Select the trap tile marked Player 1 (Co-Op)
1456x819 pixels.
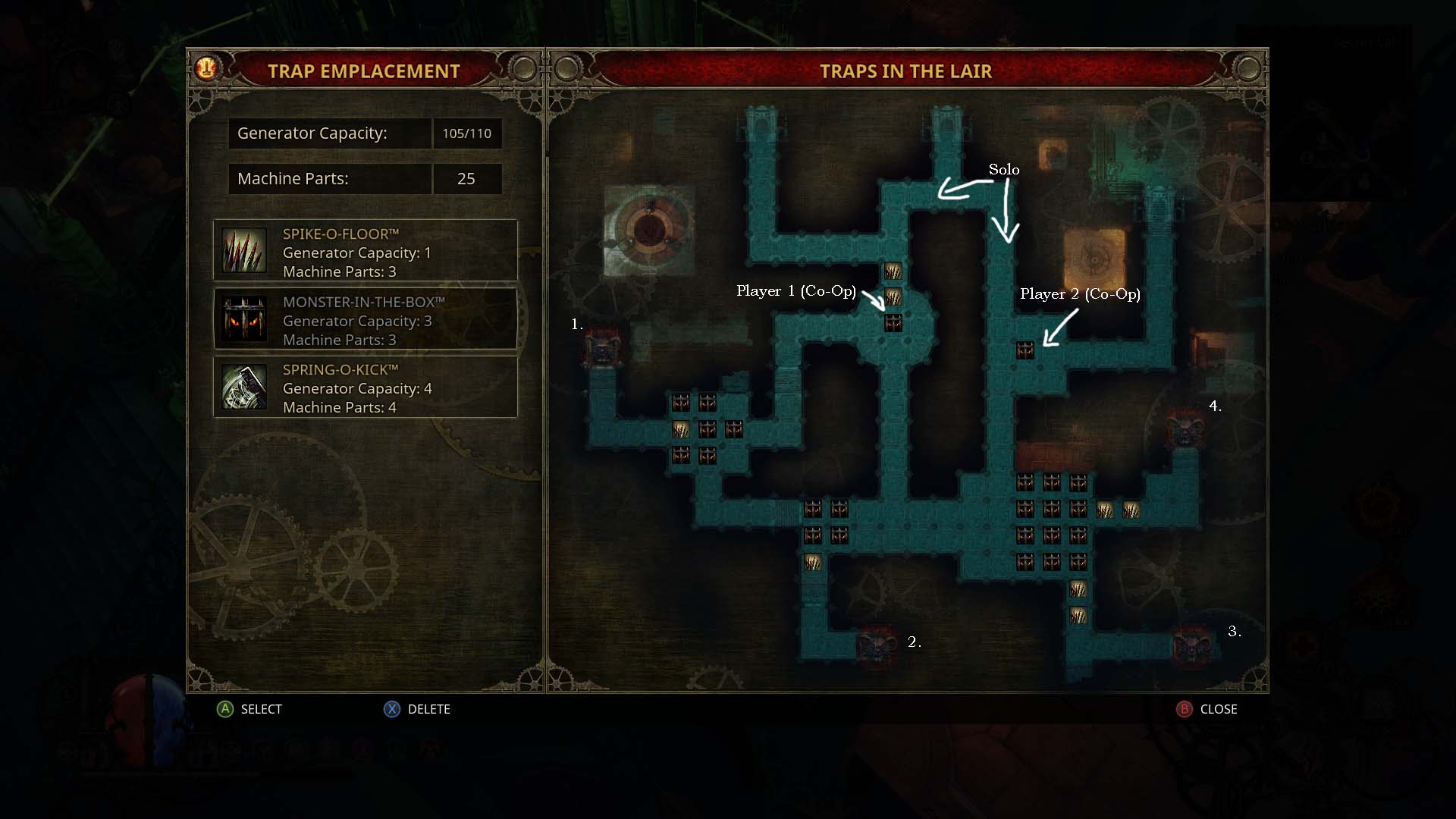pyautogui.click(x=893, y=324)
